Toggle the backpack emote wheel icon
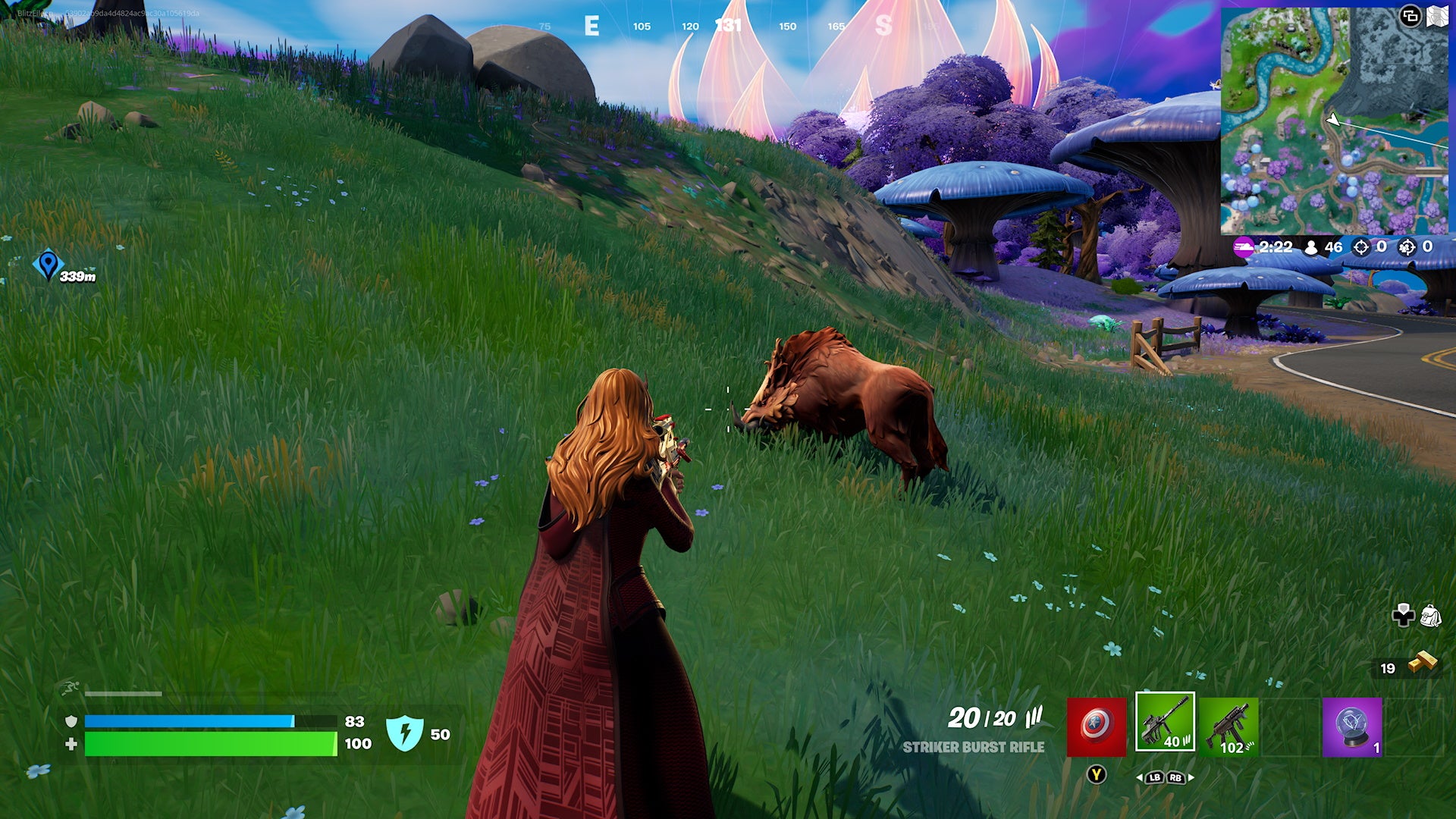Screen dimensions: 1456x819 click(1431, 616)
